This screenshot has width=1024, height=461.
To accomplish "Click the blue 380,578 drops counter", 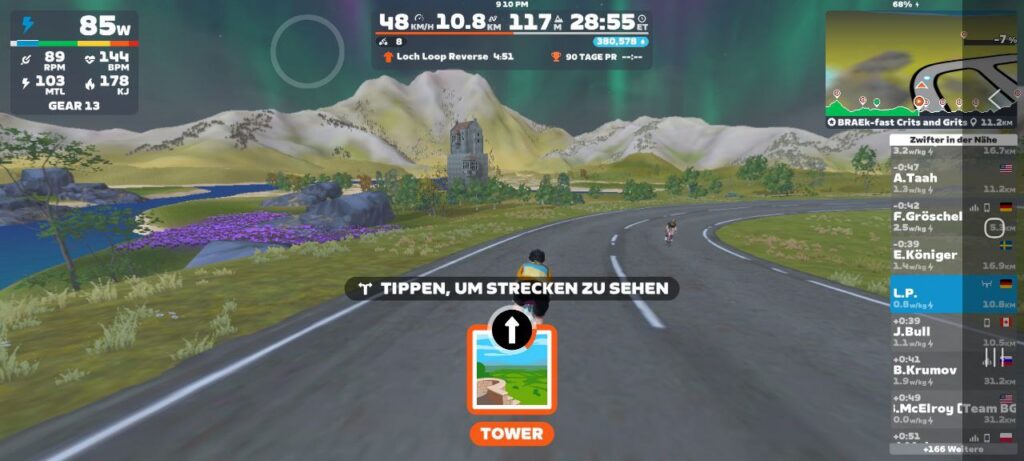I will pyautogui.click(x=620, y=42).
